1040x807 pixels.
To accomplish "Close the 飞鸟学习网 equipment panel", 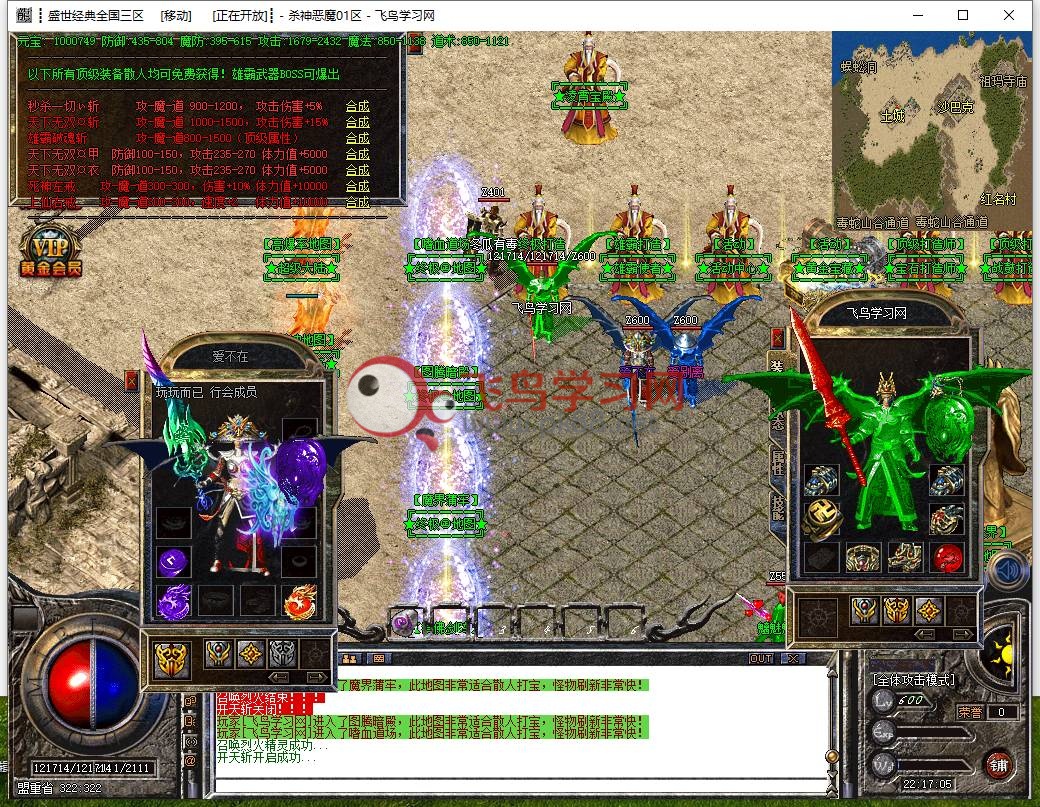I will click(776, 337).
